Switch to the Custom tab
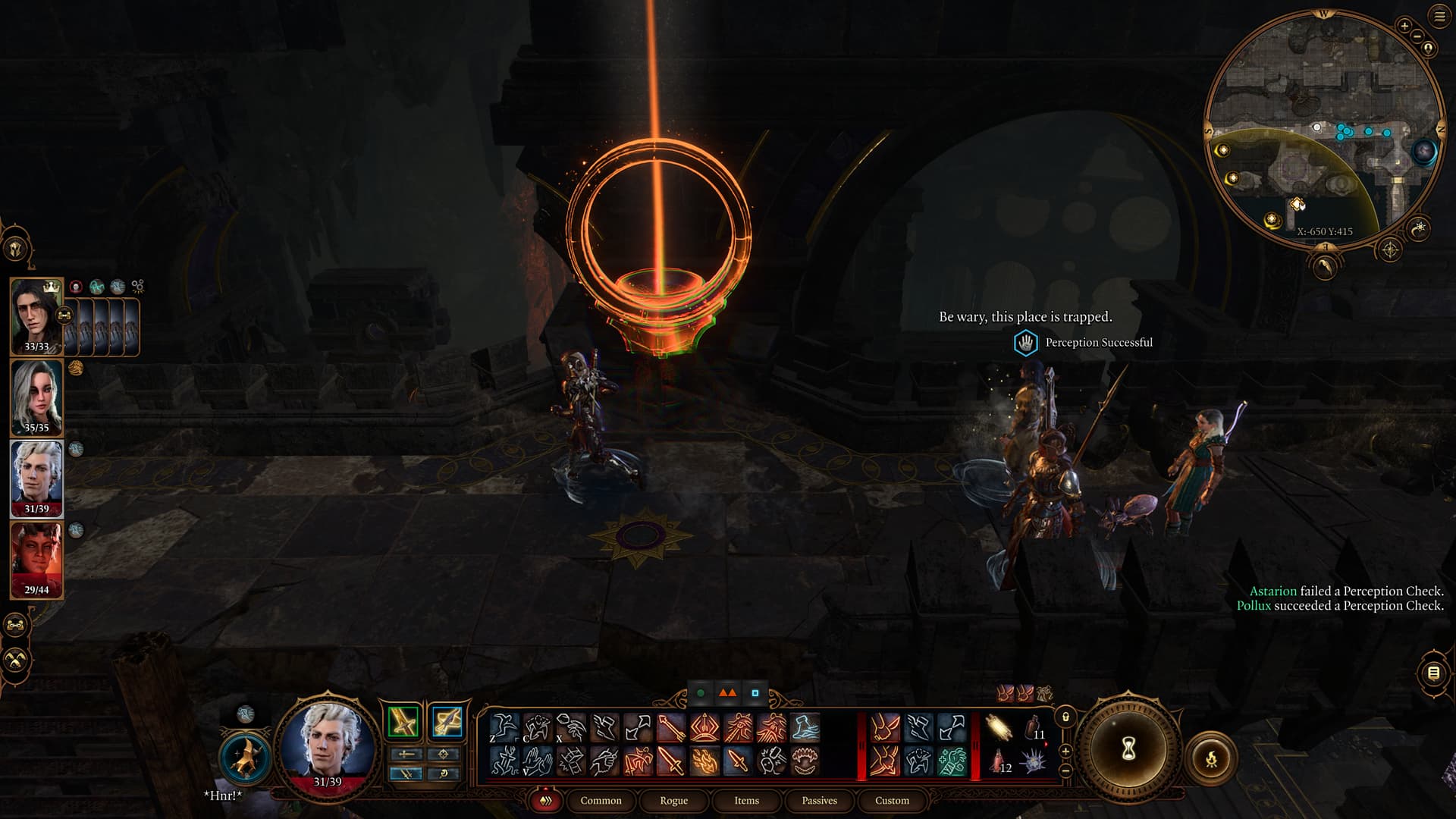 tap(892, 800)
